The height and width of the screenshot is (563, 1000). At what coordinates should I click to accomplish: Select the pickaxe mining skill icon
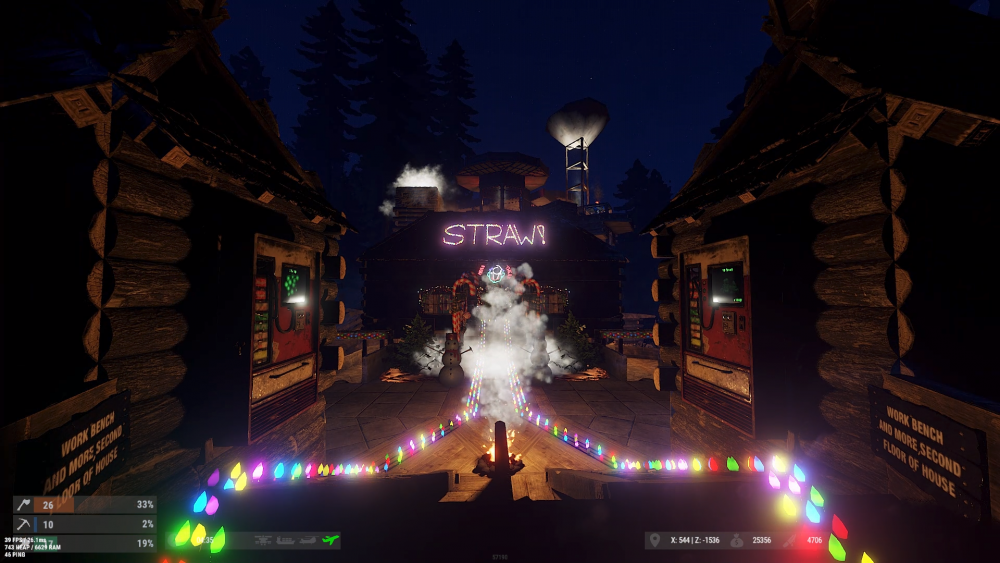pyautogui.click(x=22, y=524)
